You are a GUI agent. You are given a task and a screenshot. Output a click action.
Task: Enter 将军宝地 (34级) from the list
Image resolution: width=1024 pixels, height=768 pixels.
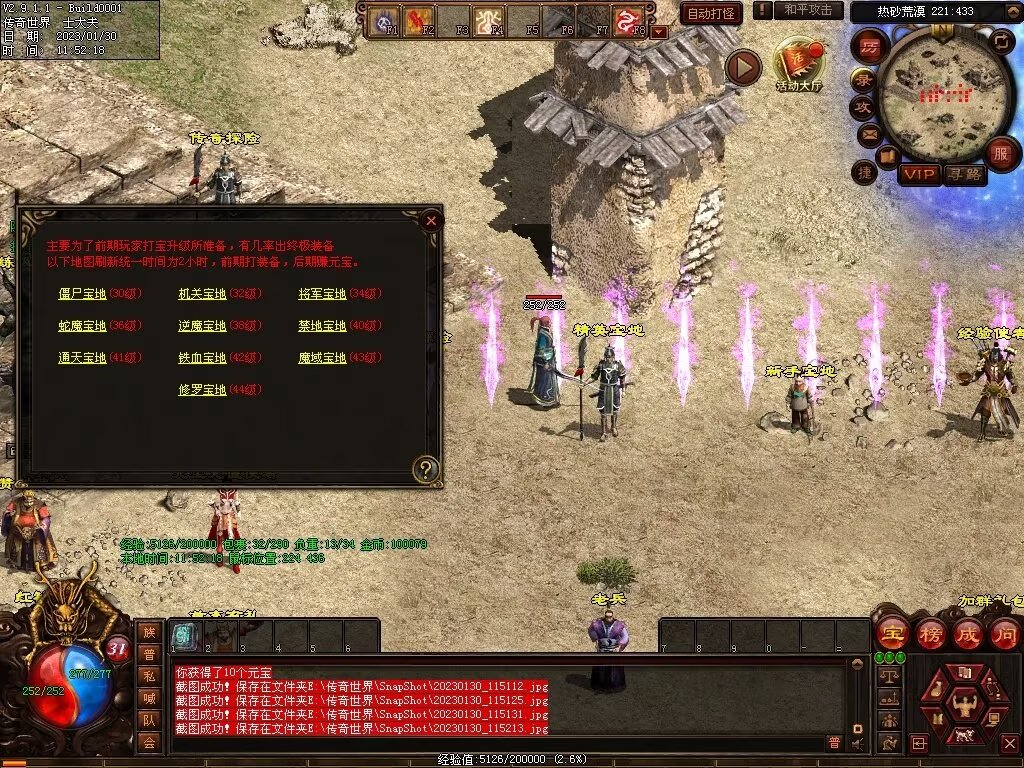point(322,294)
